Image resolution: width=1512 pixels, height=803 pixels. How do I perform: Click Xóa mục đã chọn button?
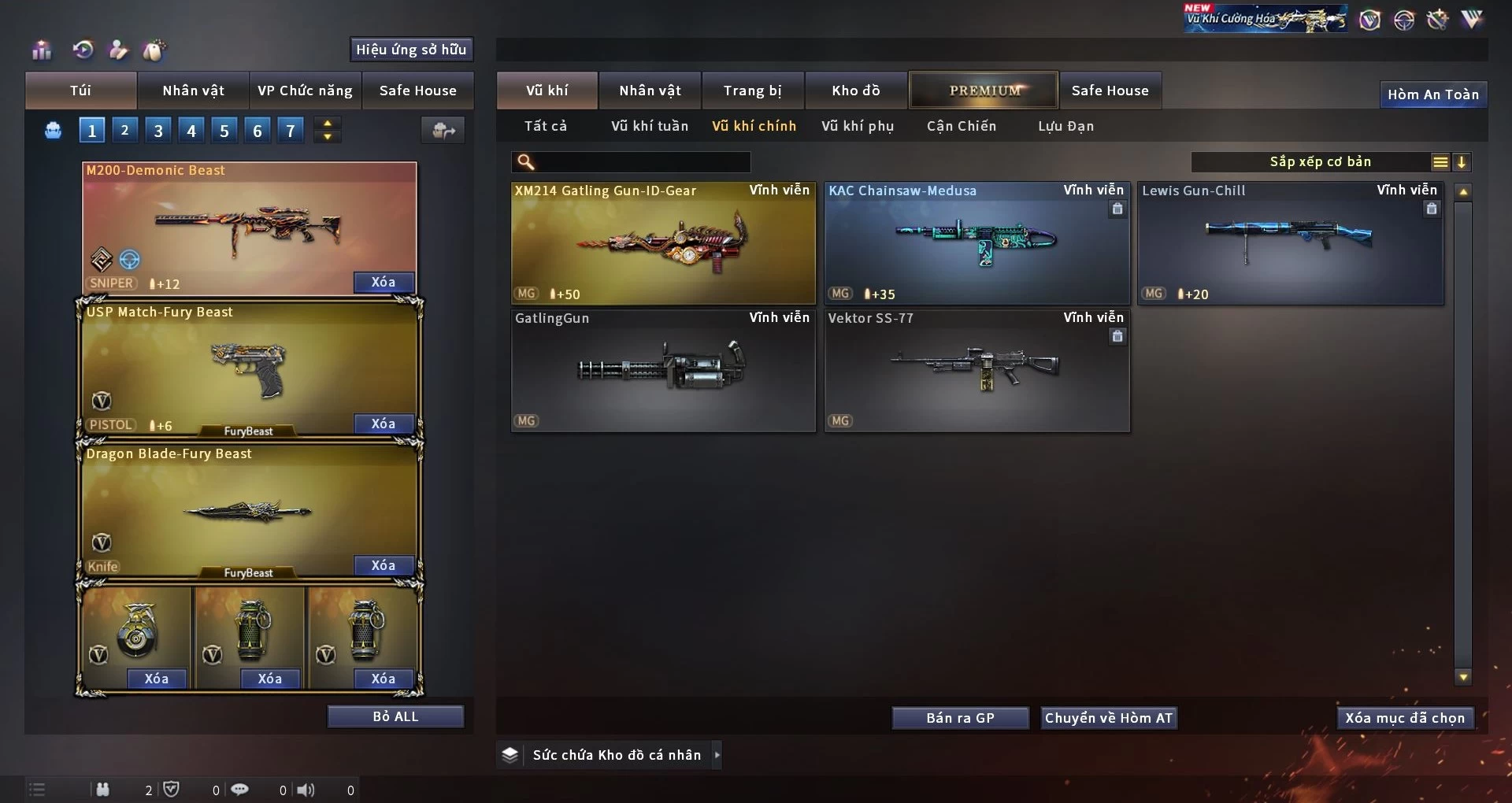click(x=1405, y=718)
